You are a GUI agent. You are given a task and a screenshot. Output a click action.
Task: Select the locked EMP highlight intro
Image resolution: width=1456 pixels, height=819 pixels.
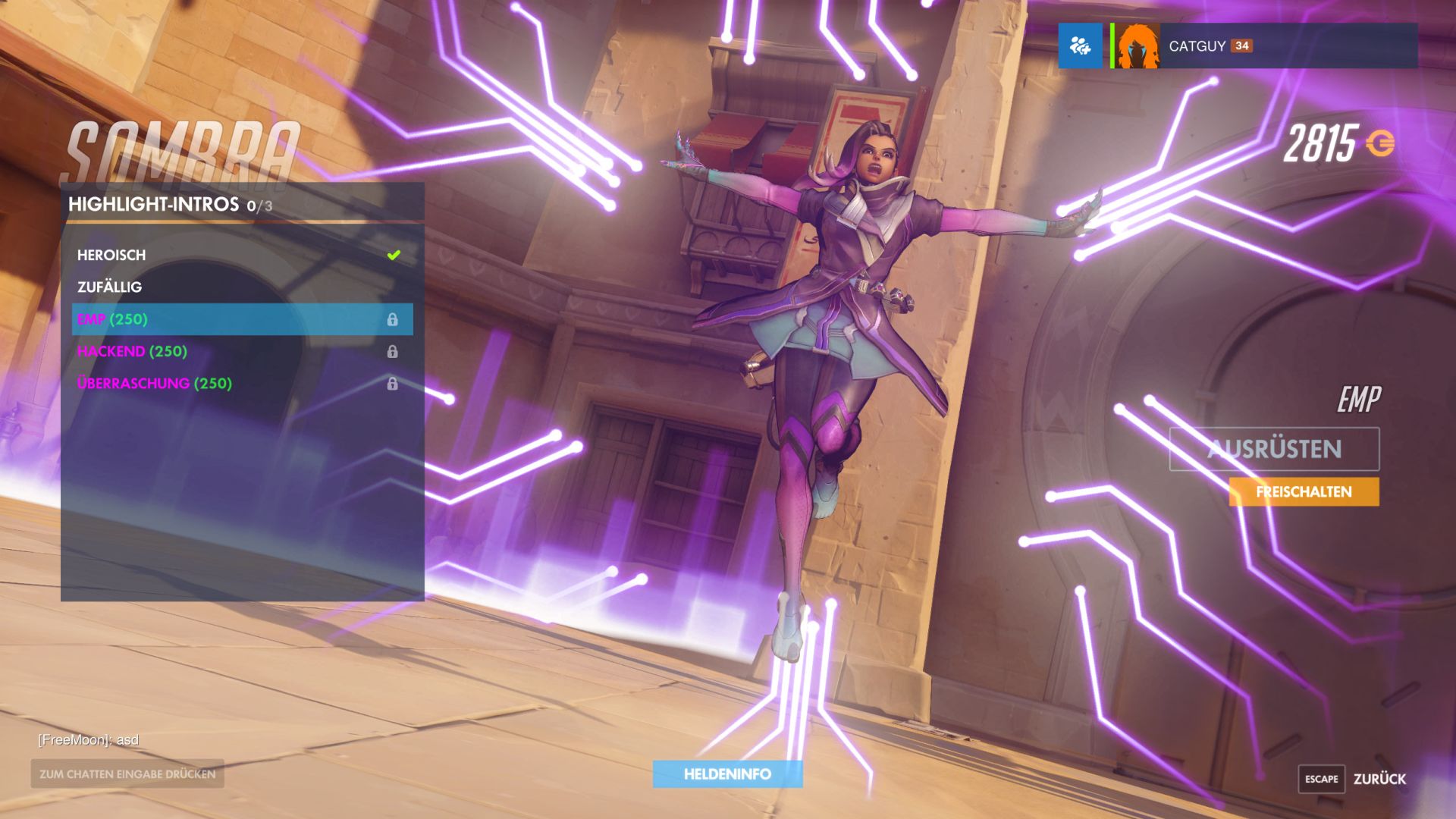241,319
